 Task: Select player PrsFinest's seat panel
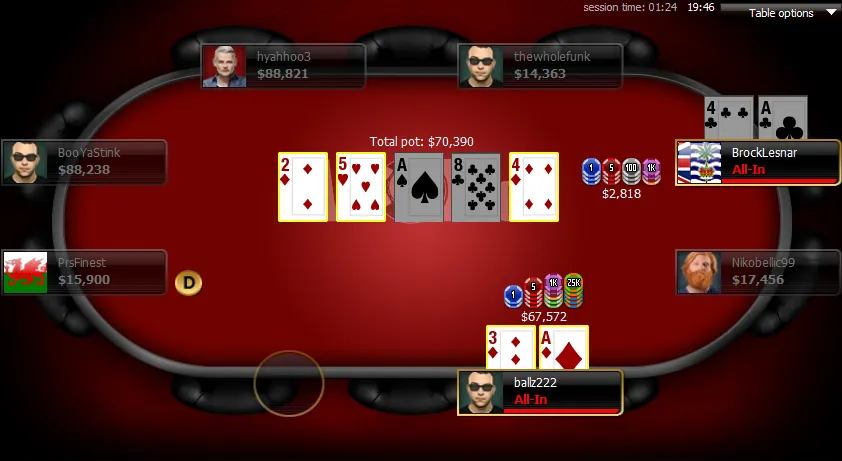point(84,272)
